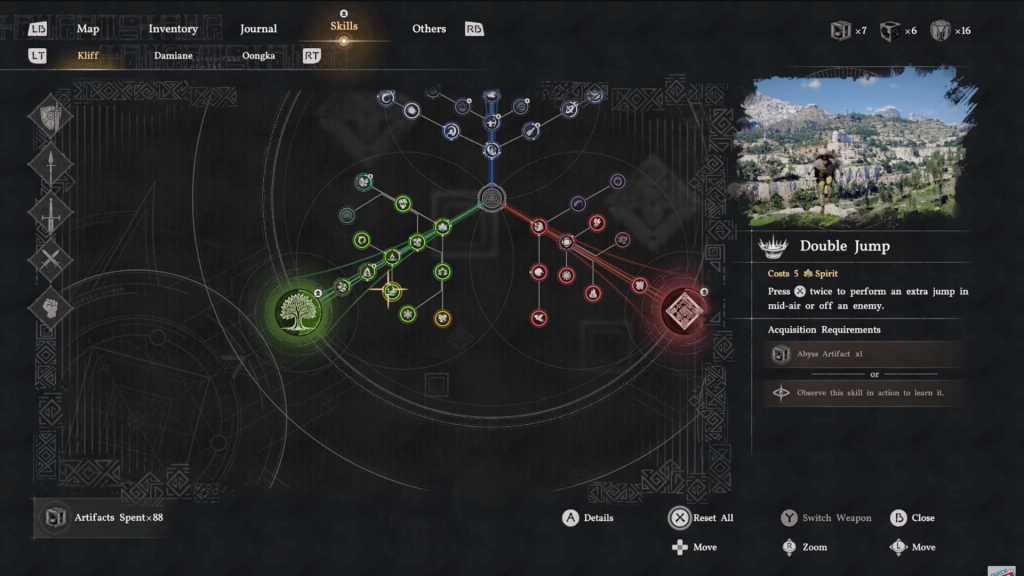Click the Double Jump preview thumbnail
Viewport: 1024px width, 576px height.
[x=856, y=146]
